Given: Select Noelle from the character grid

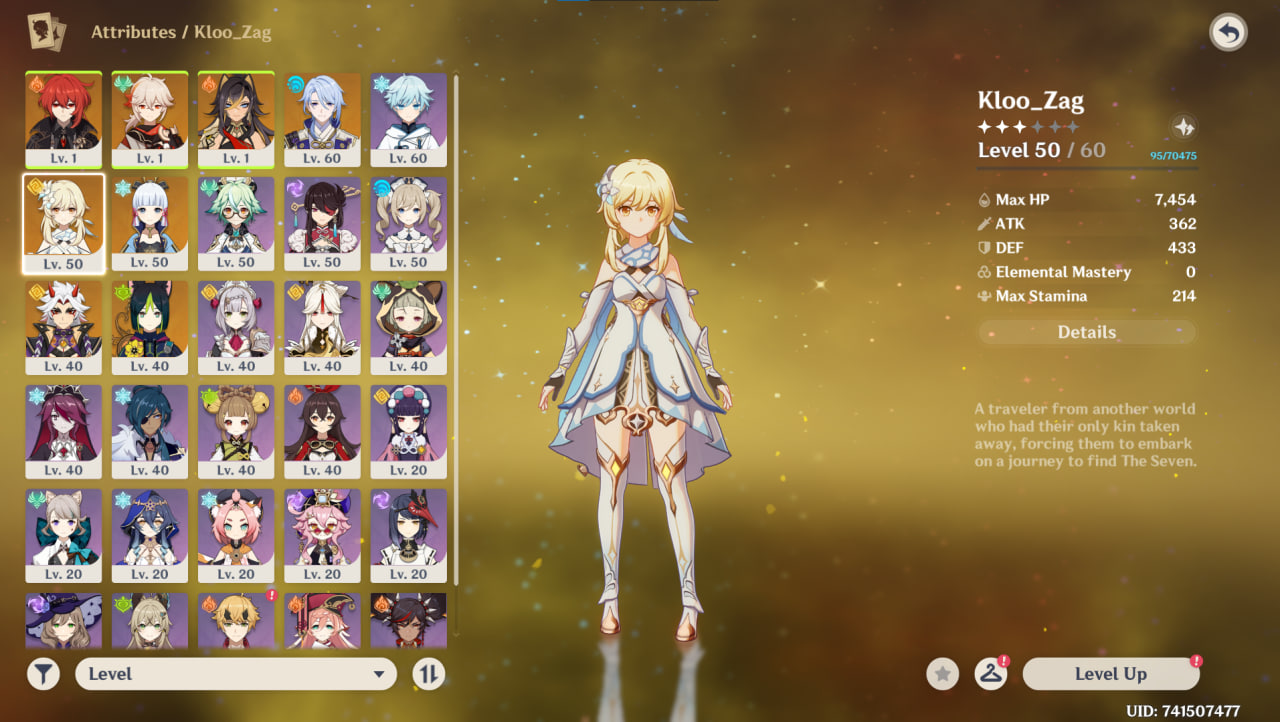Looking at the screenshot, I should tap(235, 326).
